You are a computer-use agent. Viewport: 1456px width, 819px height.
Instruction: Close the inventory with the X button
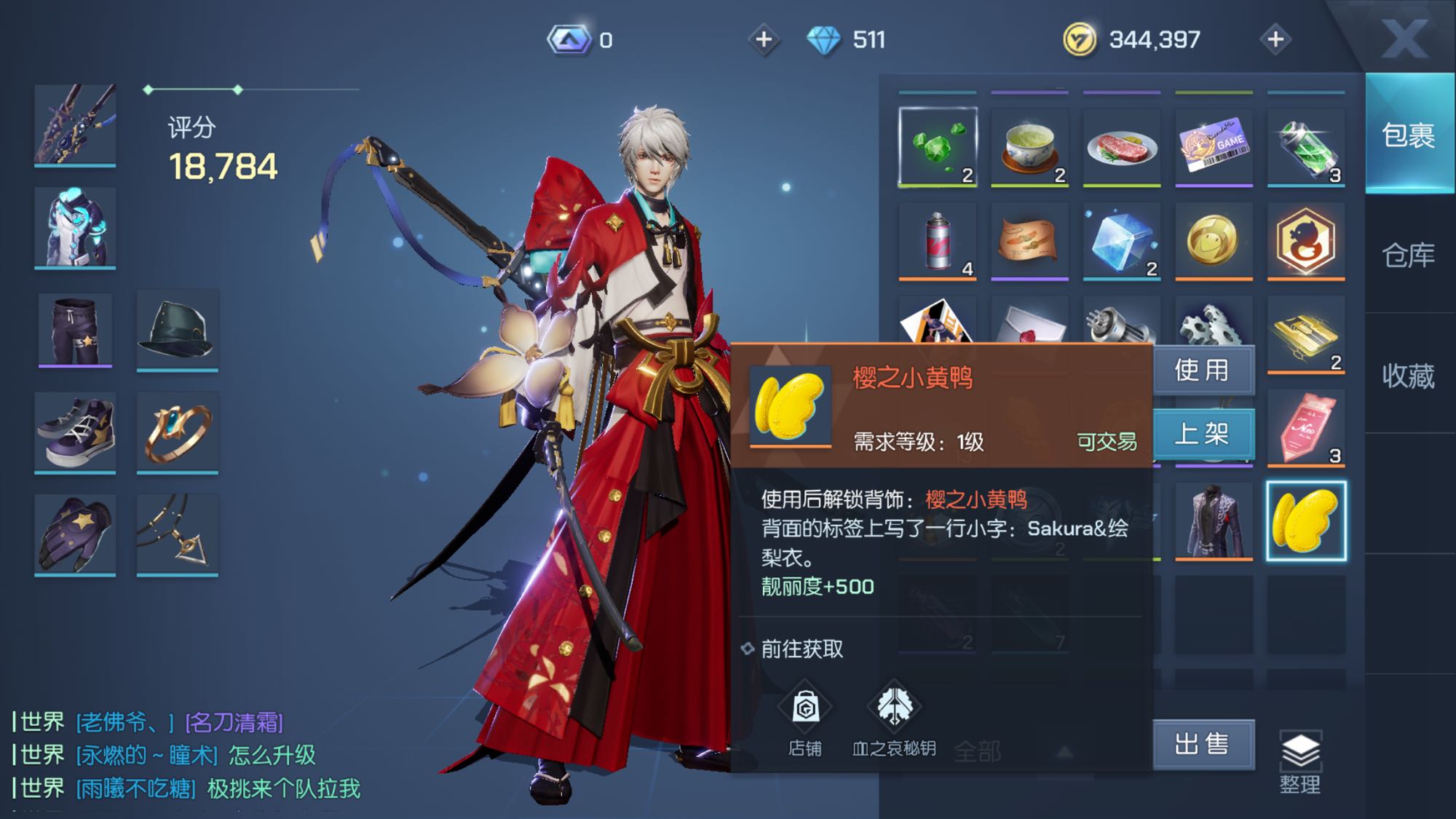1404,38
